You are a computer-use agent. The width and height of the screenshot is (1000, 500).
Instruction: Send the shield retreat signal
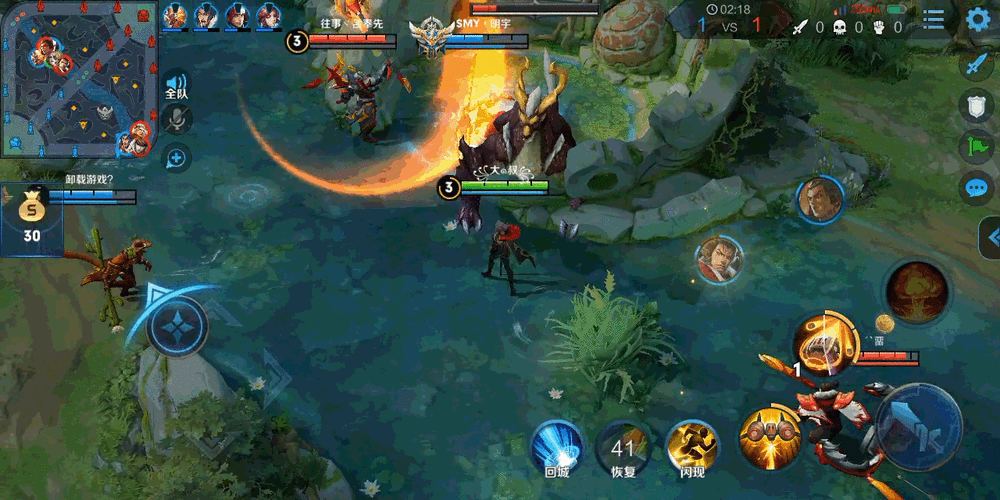[976, 106]
